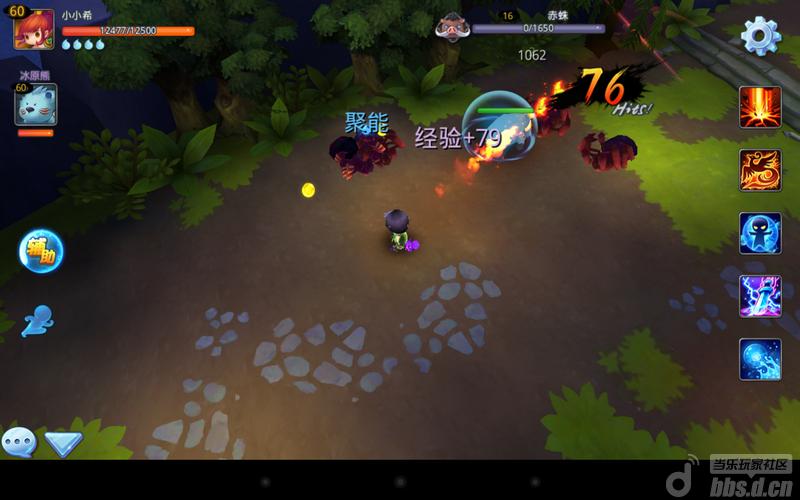The width and height of the screenshot is (800, 500).
Task: Use the blue ghost figure skill
Action: (x=760, y=233)
